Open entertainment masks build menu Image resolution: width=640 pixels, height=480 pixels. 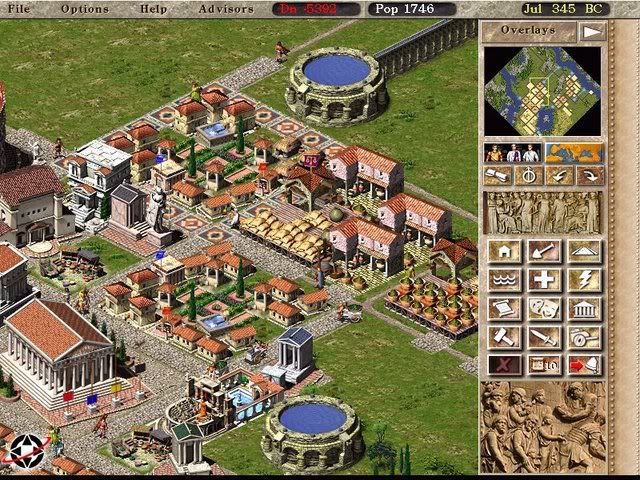543,308
